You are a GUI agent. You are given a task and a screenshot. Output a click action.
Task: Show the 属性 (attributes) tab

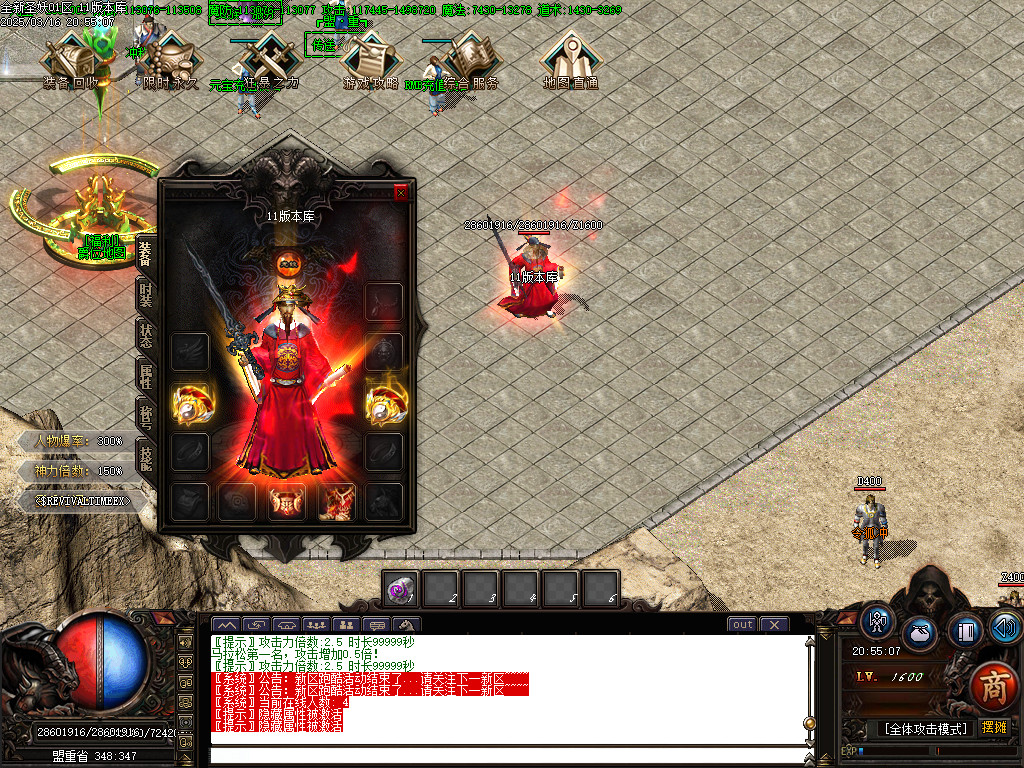pos(146,376)
